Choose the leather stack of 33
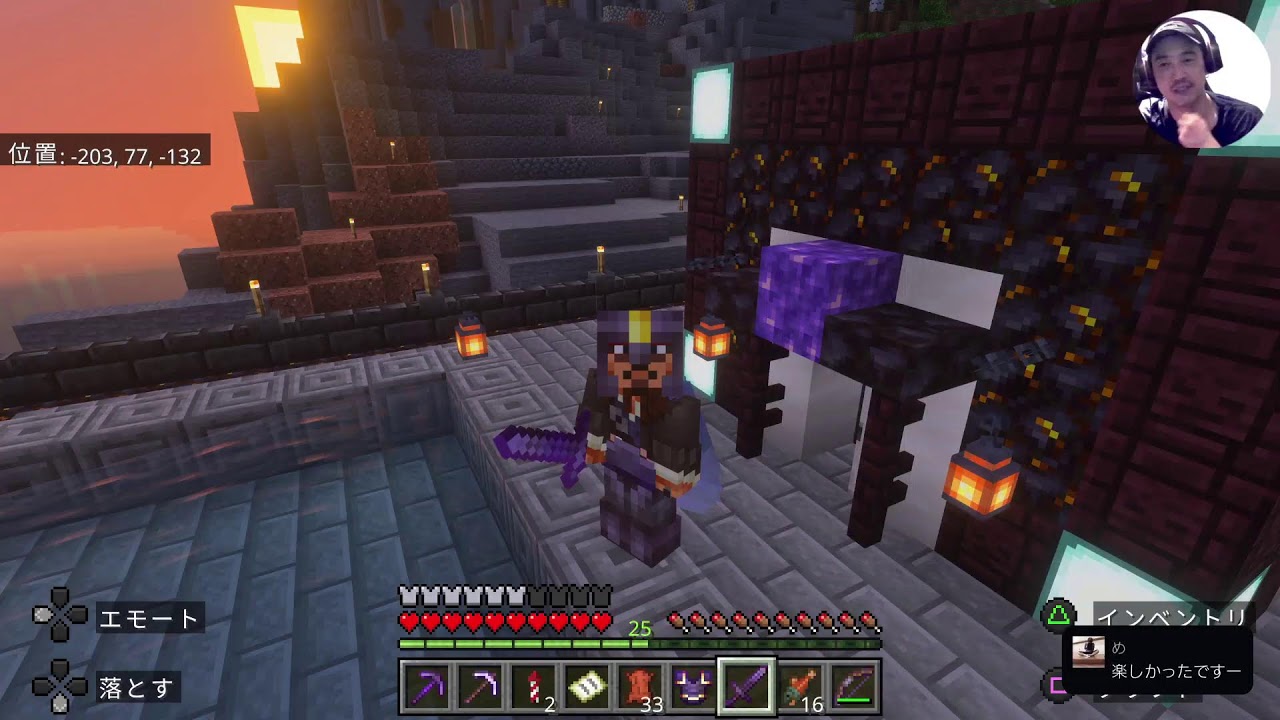The height and width of the screenshot is (720, 1280). 640,688
